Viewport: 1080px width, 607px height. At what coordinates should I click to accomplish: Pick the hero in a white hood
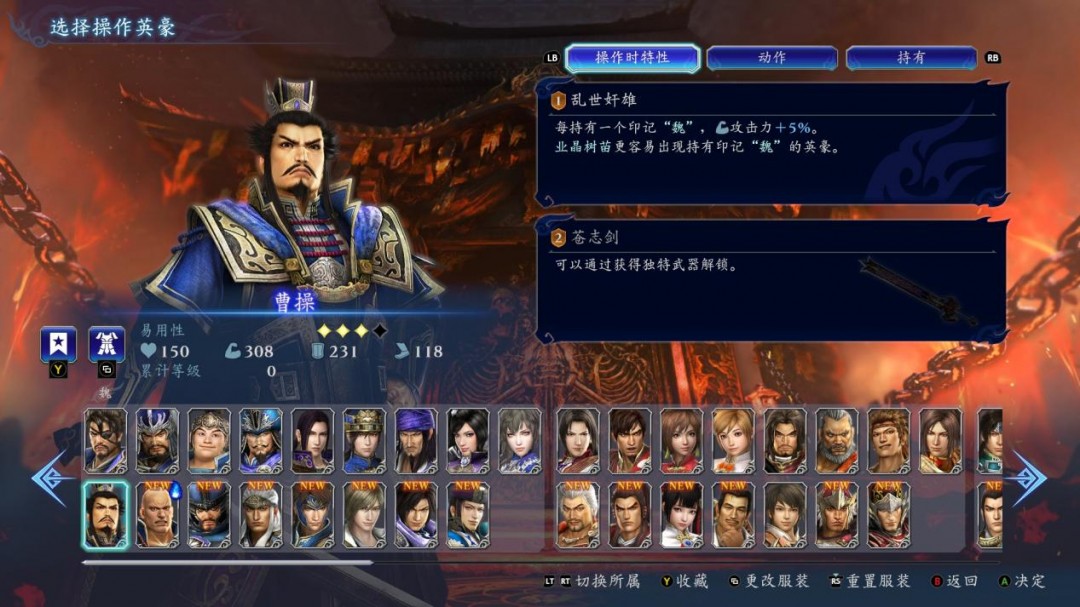261,515
